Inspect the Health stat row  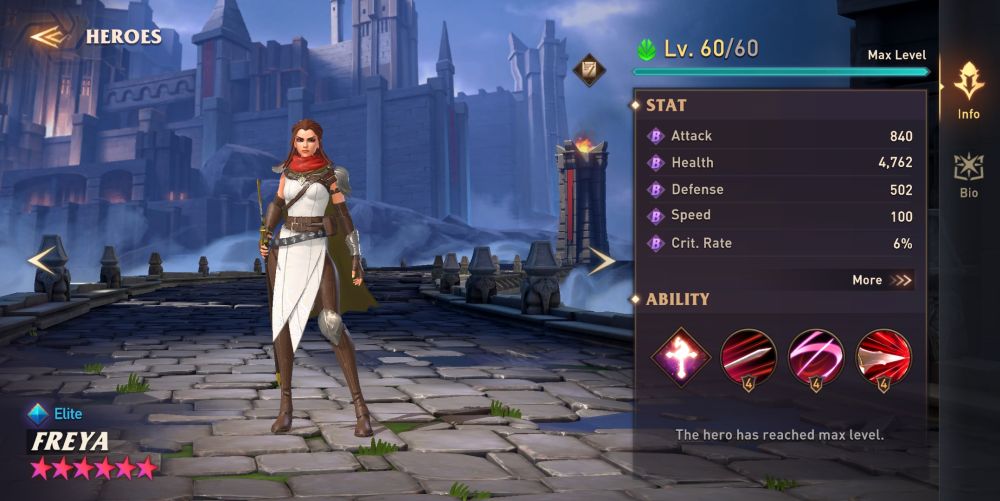[780, 163]
